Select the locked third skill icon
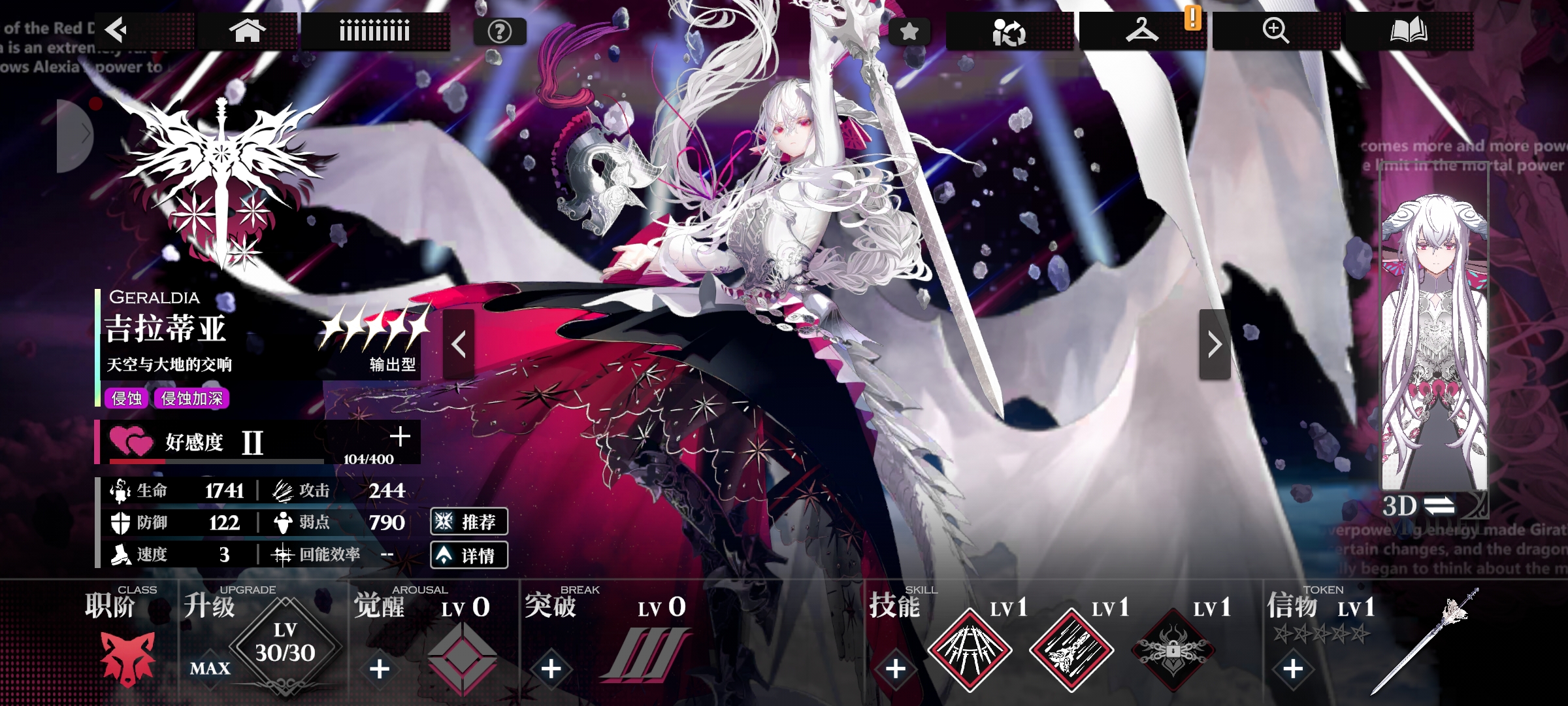Image resolution: width=1568 pixels, height=706 pixels. click(1173, 650)
